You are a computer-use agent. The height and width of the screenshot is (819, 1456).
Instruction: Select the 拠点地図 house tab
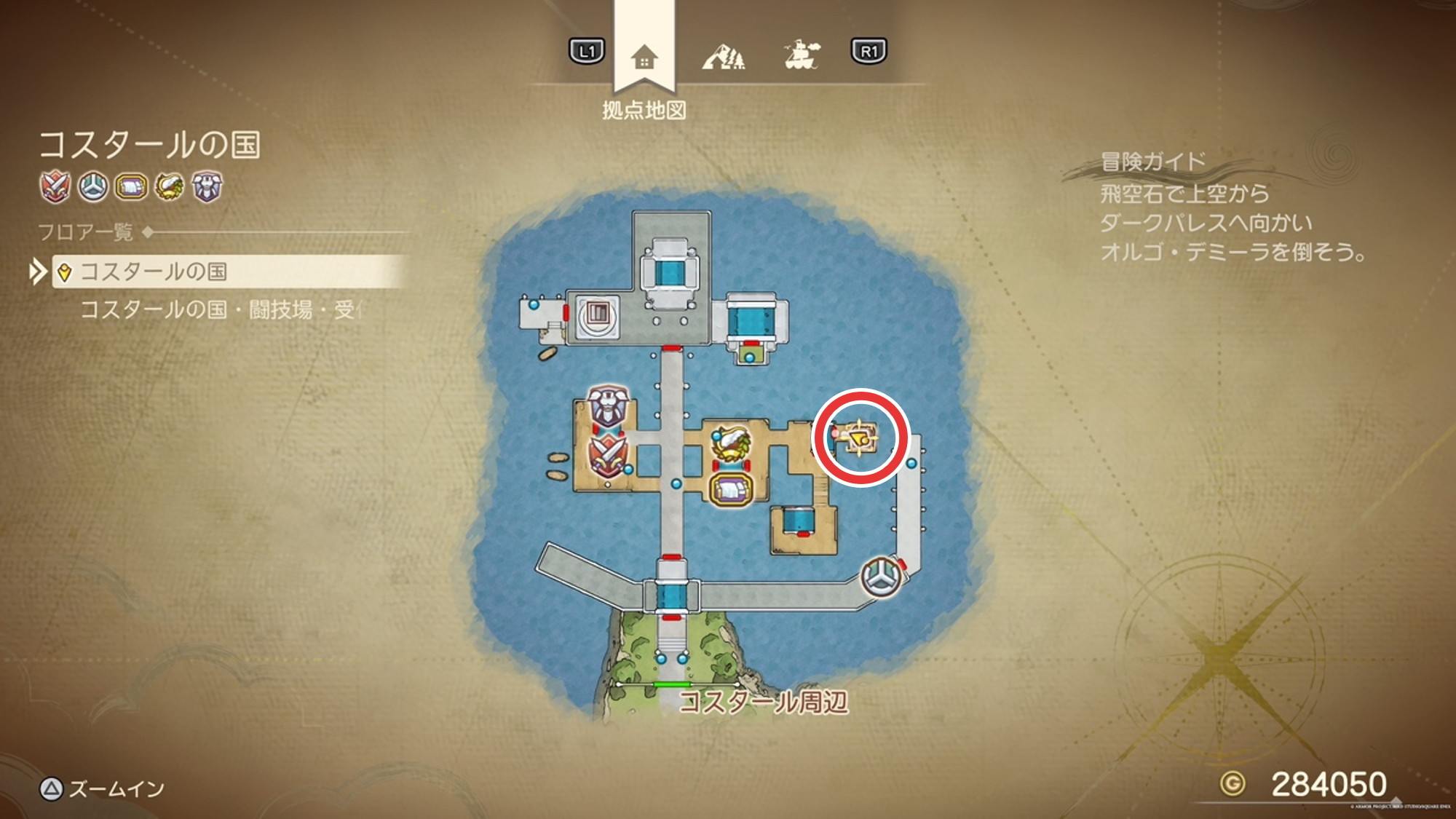tap(644, 56)
